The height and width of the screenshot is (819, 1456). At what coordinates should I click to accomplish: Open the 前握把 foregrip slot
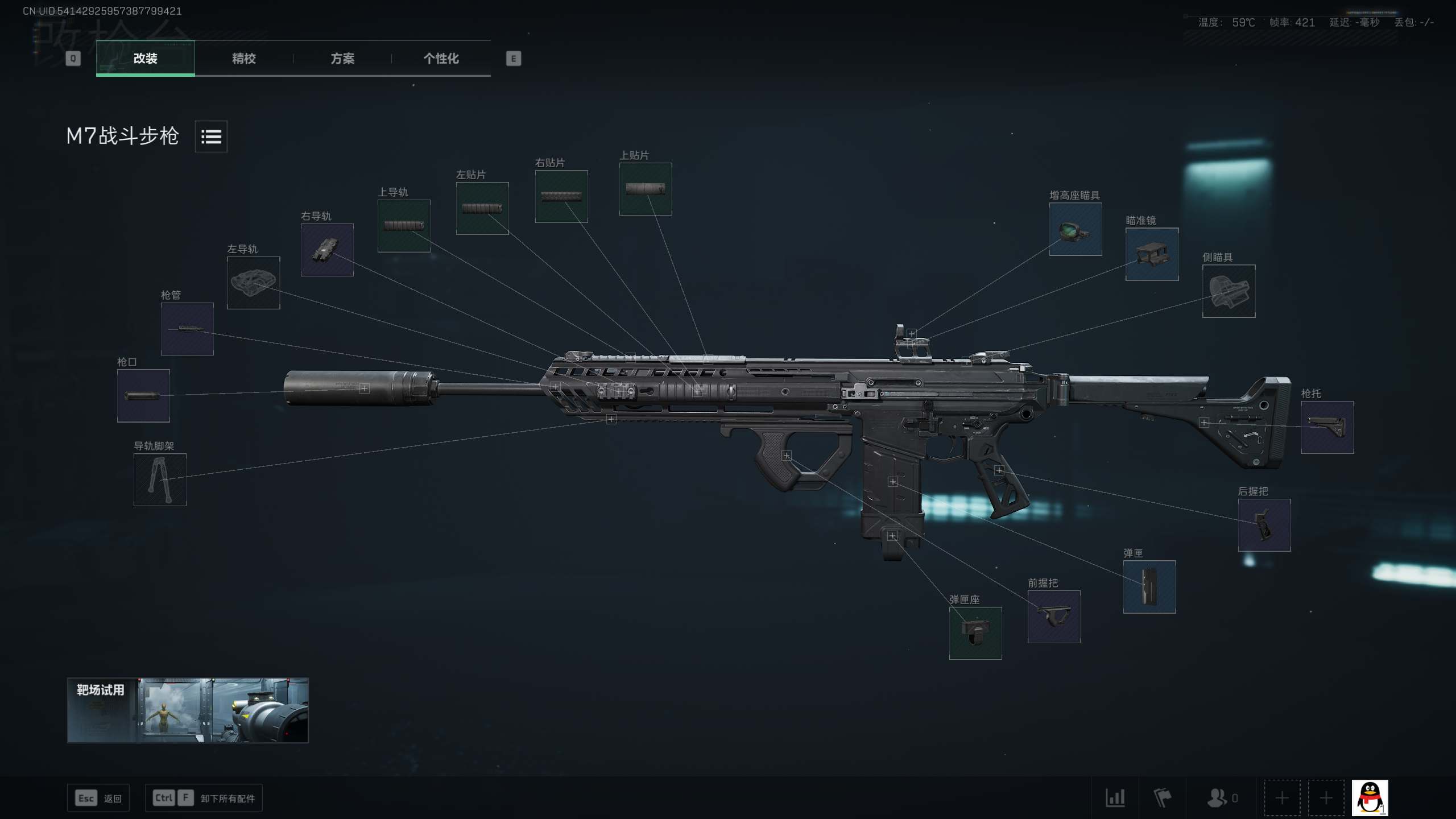(x=1054, y=617)
